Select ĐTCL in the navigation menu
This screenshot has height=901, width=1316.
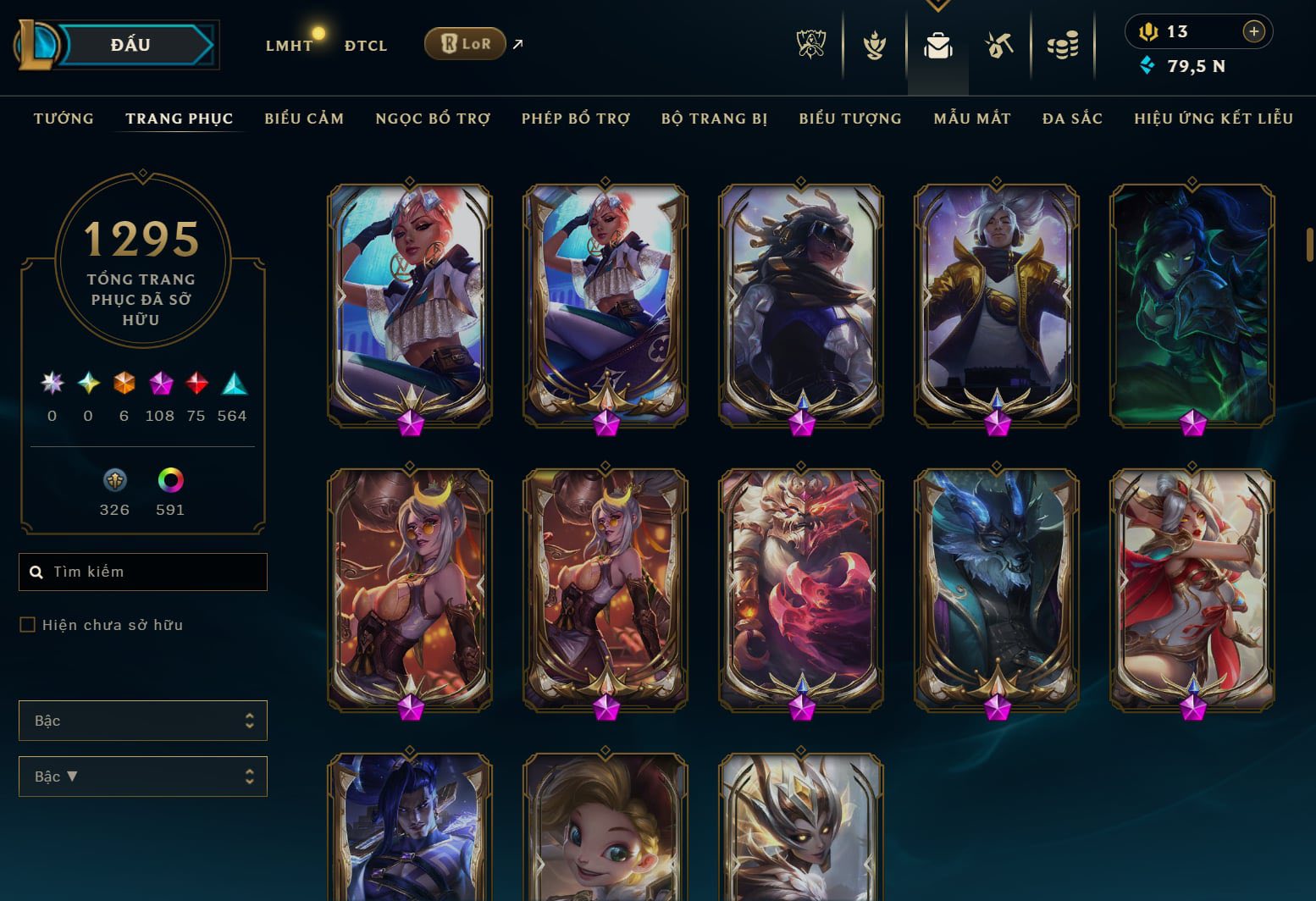[x=365, y=45]
